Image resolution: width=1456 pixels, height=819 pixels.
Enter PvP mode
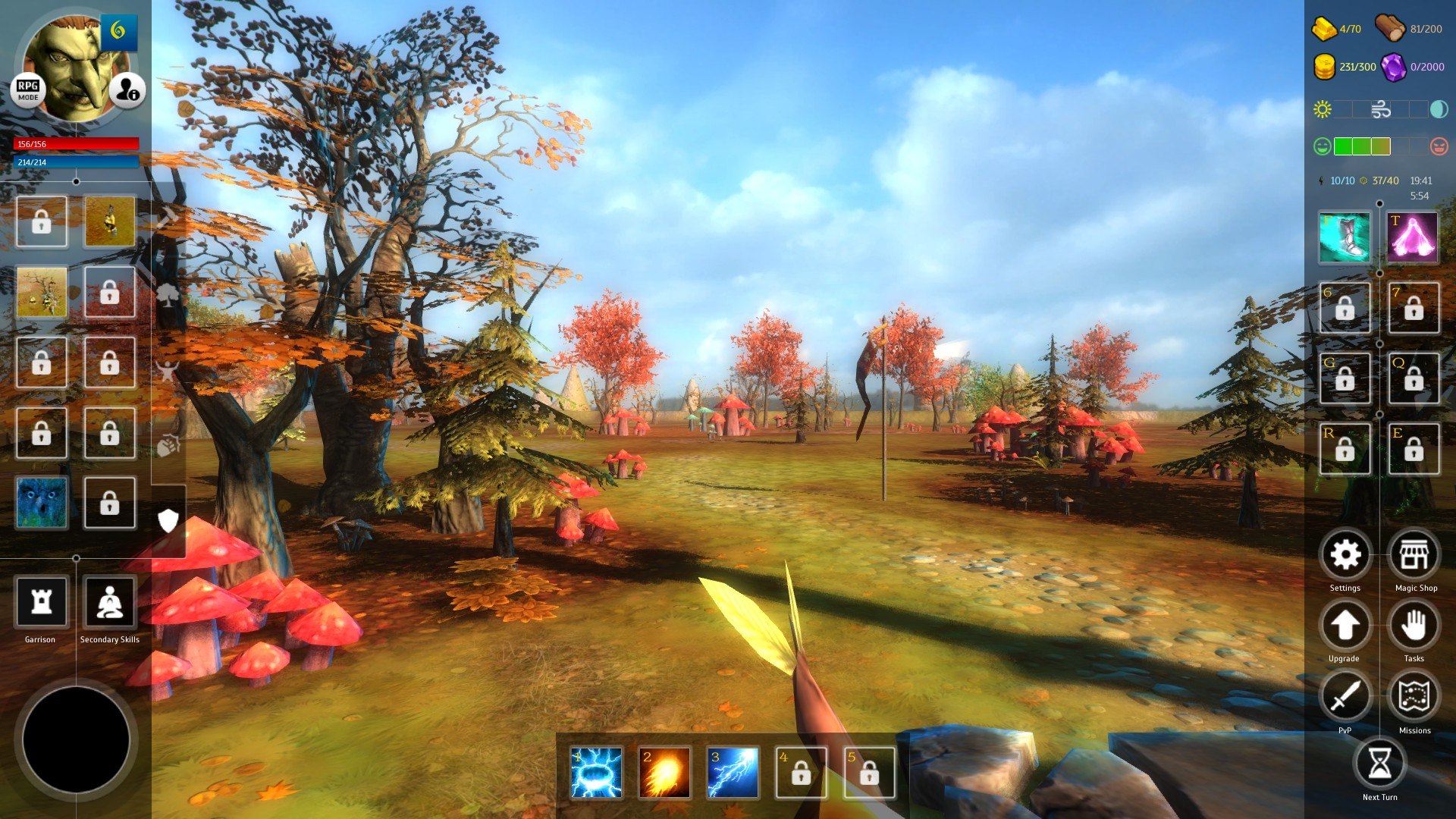(1345, 696)
